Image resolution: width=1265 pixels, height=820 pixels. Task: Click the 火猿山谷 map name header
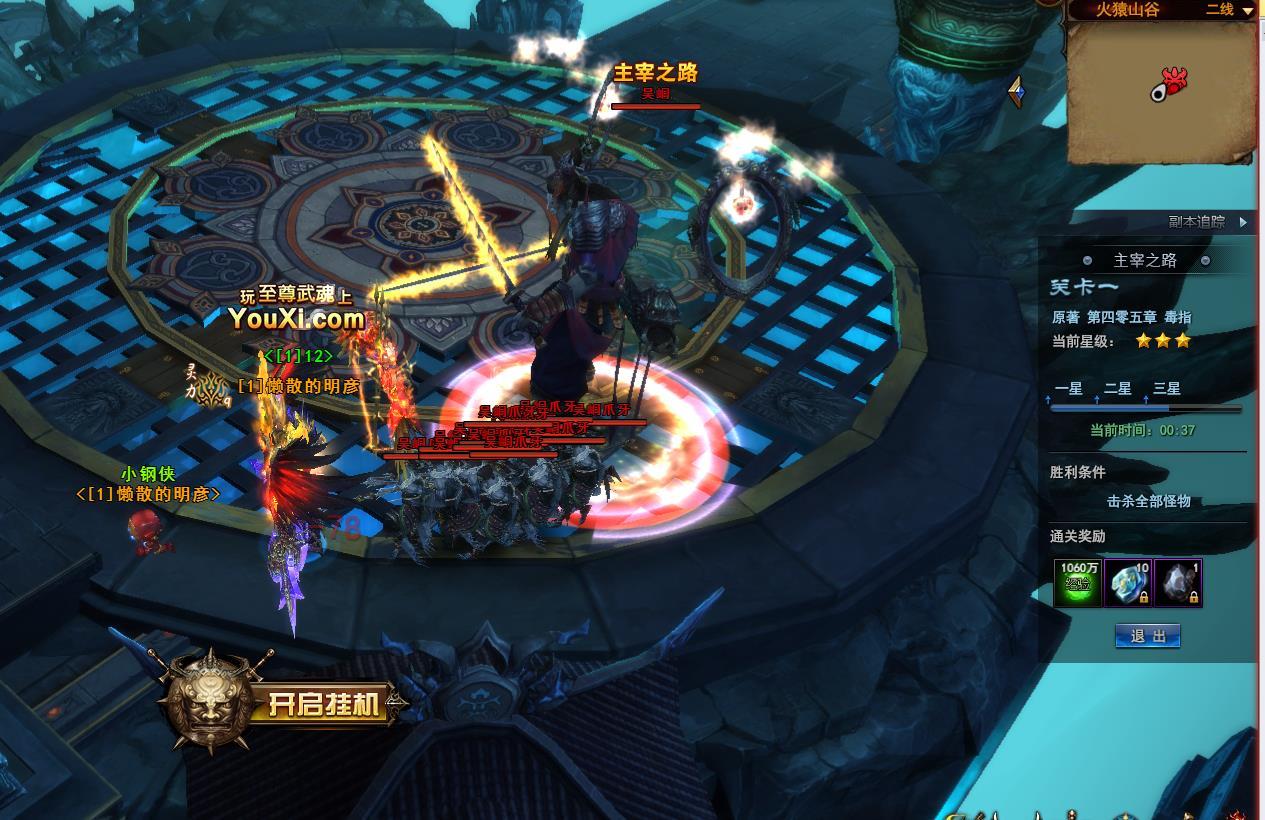click(x=1129, y=10)
